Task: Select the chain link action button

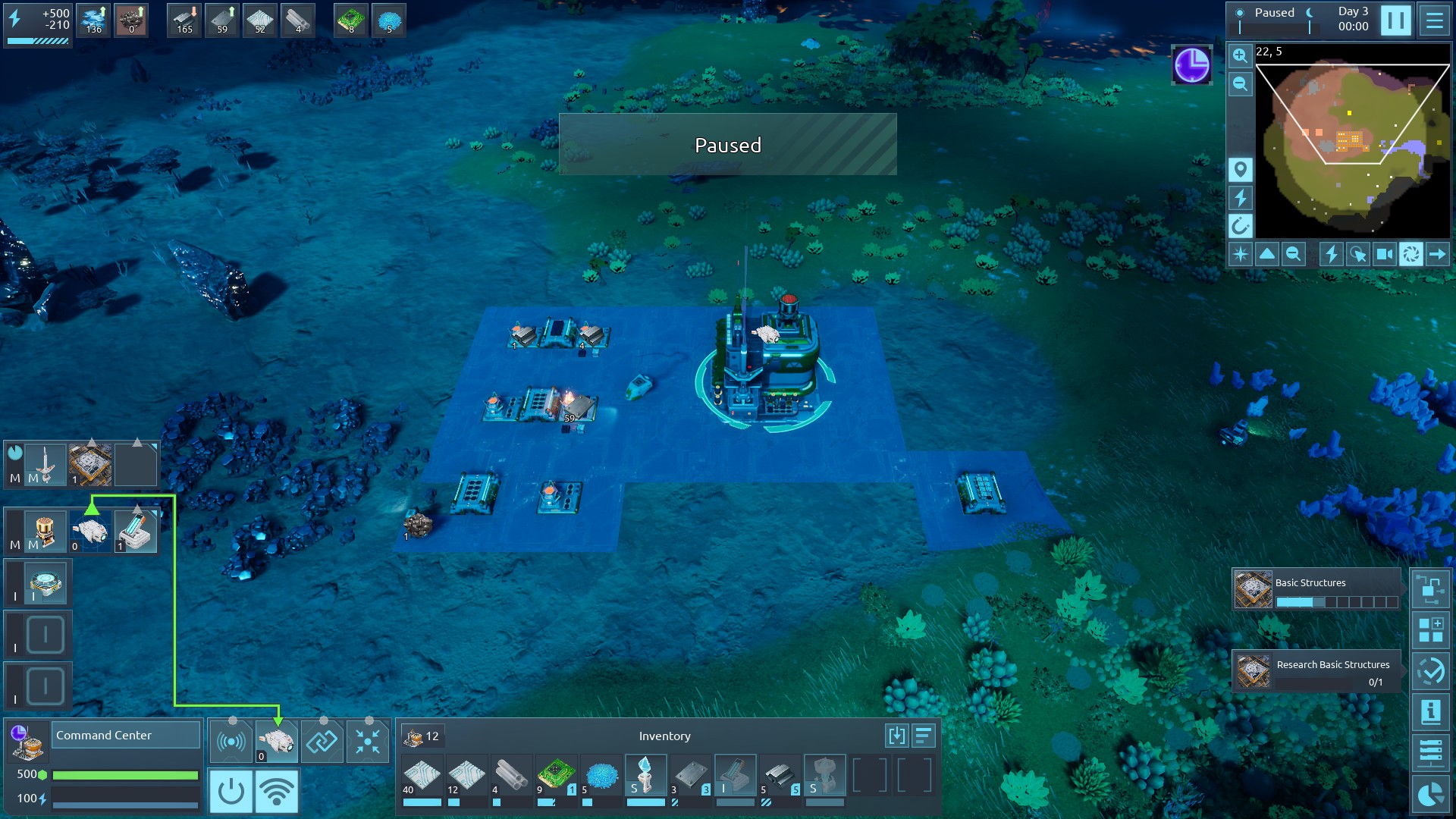Action: 322,741
